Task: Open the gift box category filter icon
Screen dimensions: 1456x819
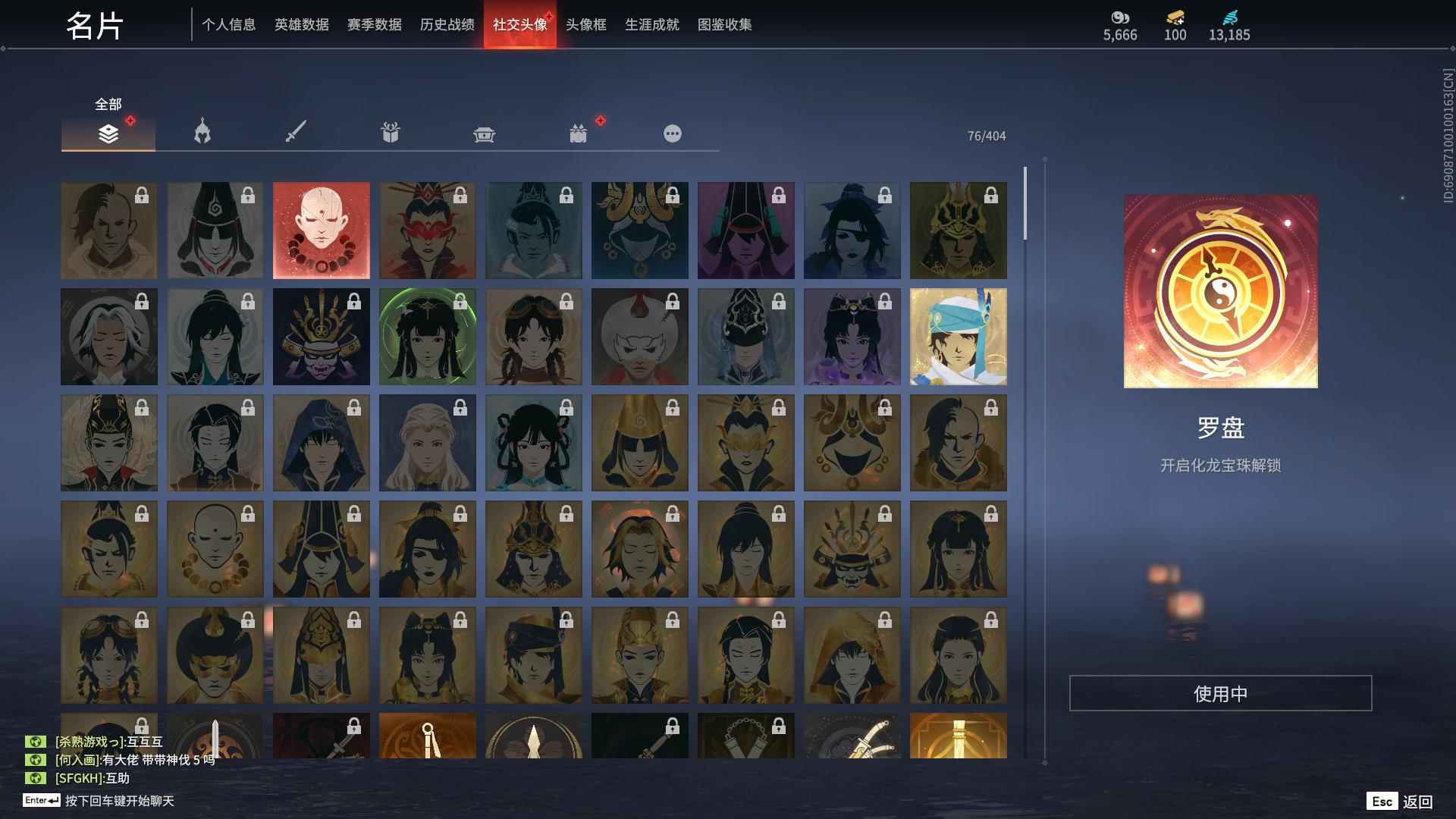Action: tap(390, 133)
